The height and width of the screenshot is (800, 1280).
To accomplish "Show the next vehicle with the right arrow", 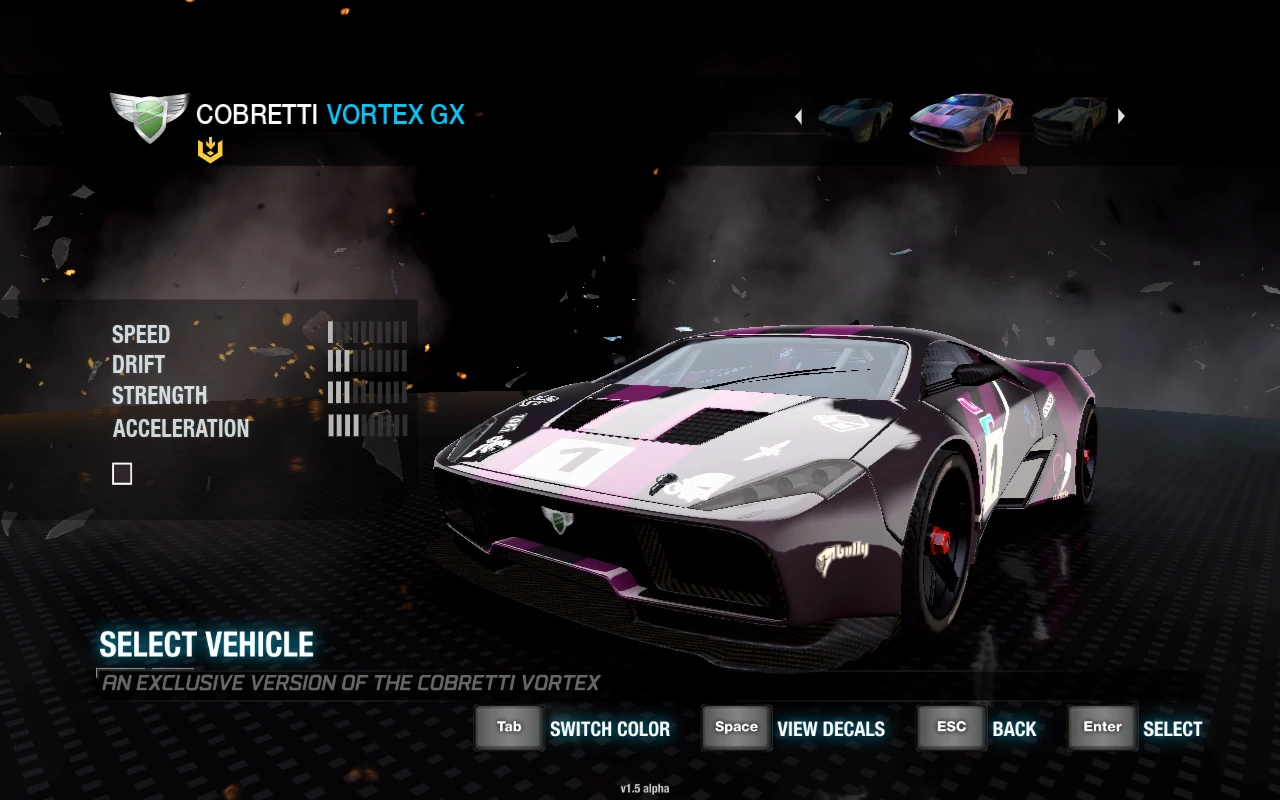I will (x=1121, y=117).
